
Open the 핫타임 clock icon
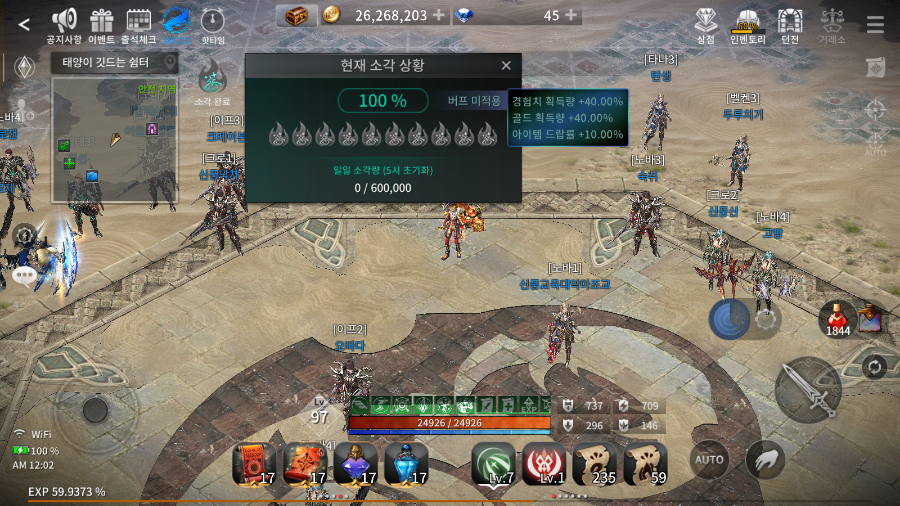(x=212, y=22)
